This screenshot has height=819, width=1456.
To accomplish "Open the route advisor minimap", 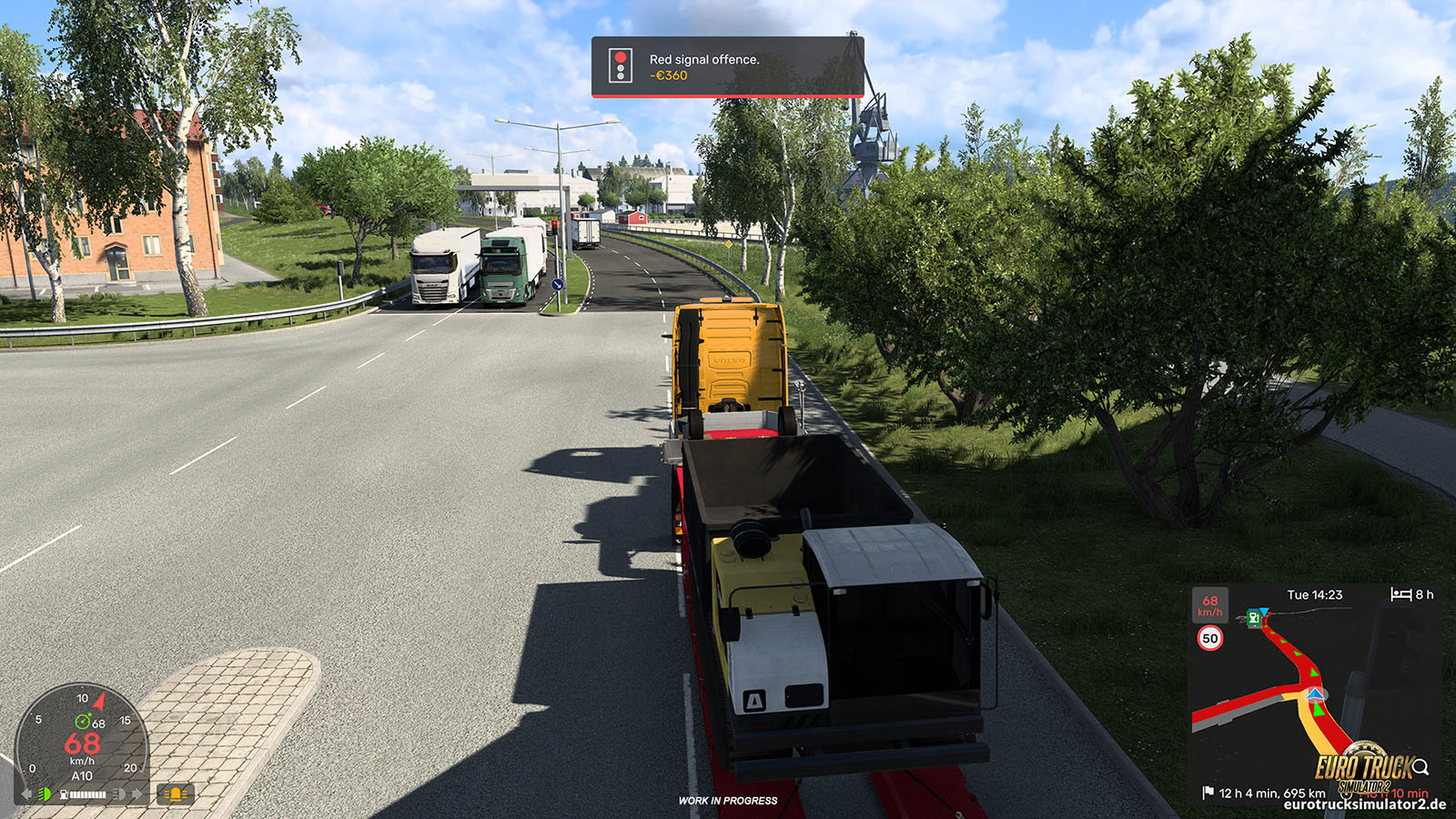I will click(x=1315, y=696).
